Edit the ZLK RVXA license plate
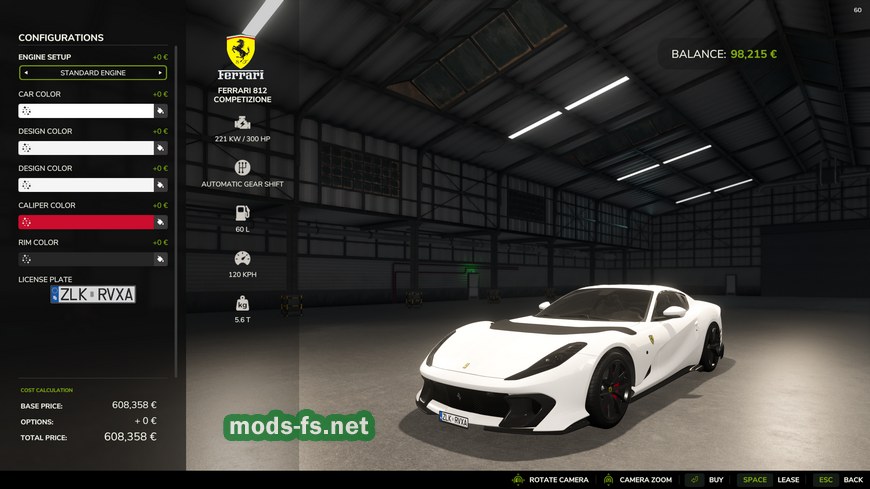 (93, 294)
